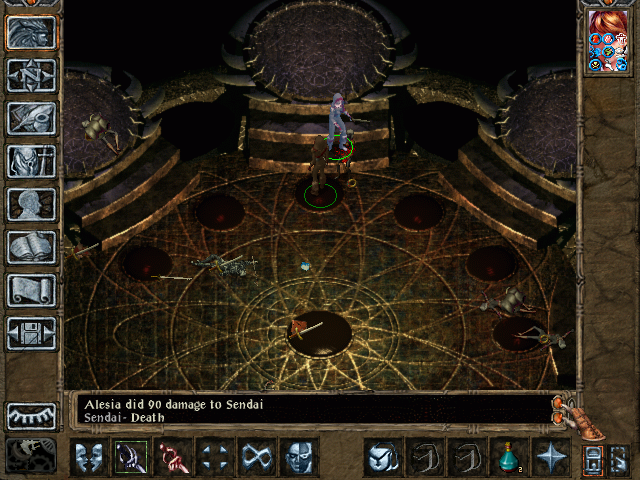
Task: Open the area map compass button
Action: (x=31, y=76)
